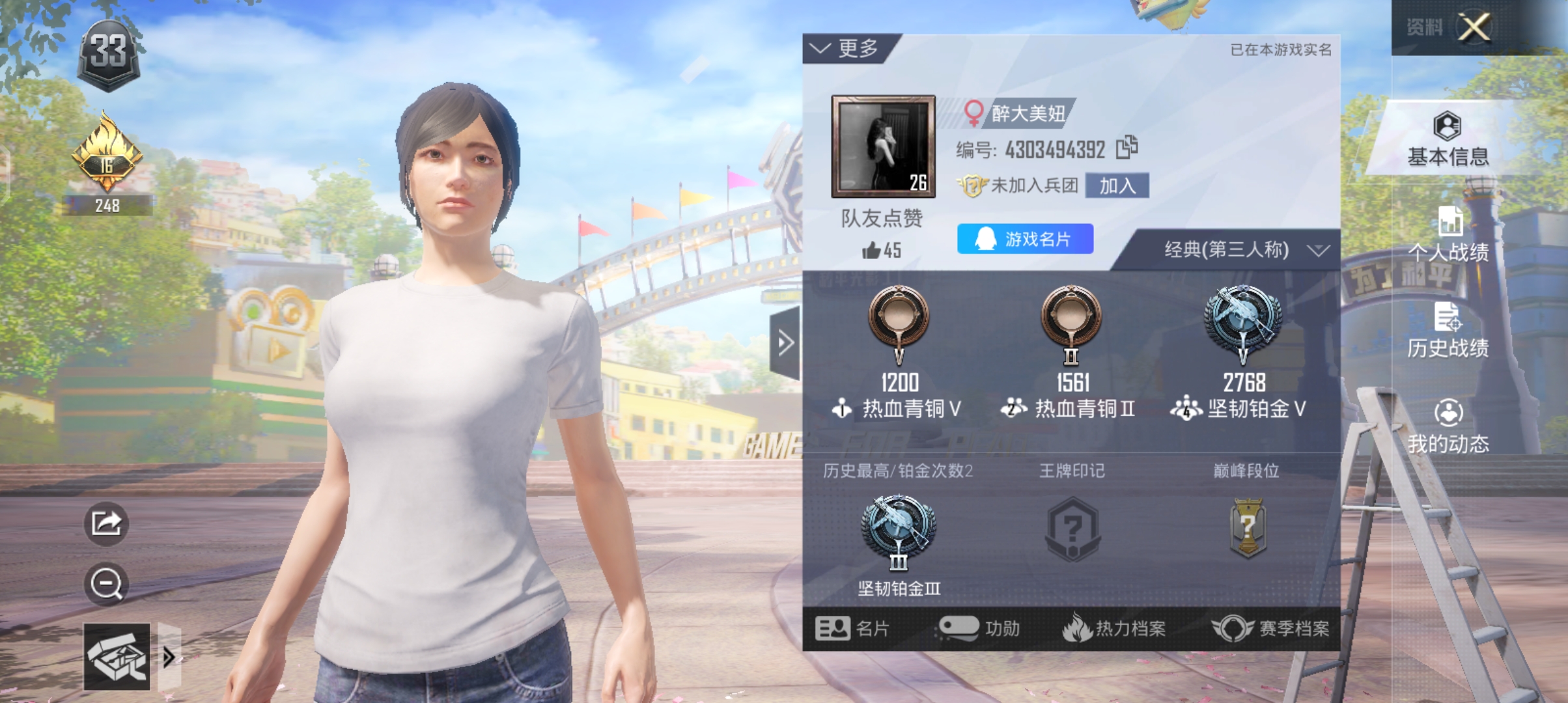This screenshot has width=1568, height=703.
Task: View the 历史战绩 tab
Action: [x=1447, y=331]
